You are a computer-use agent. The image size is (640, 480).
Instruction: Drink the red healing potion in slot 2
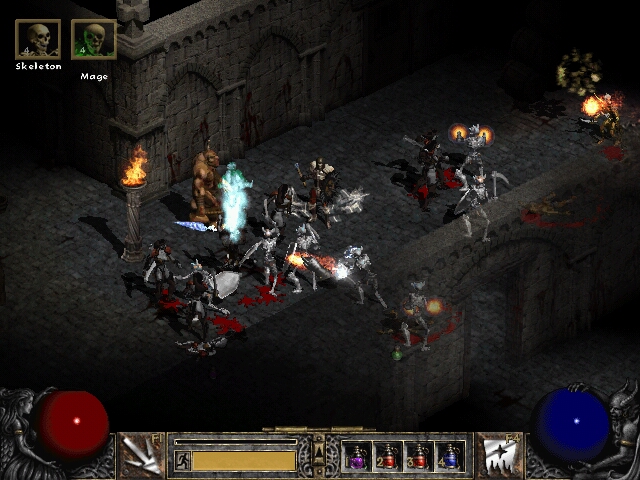tap(388, 457)
